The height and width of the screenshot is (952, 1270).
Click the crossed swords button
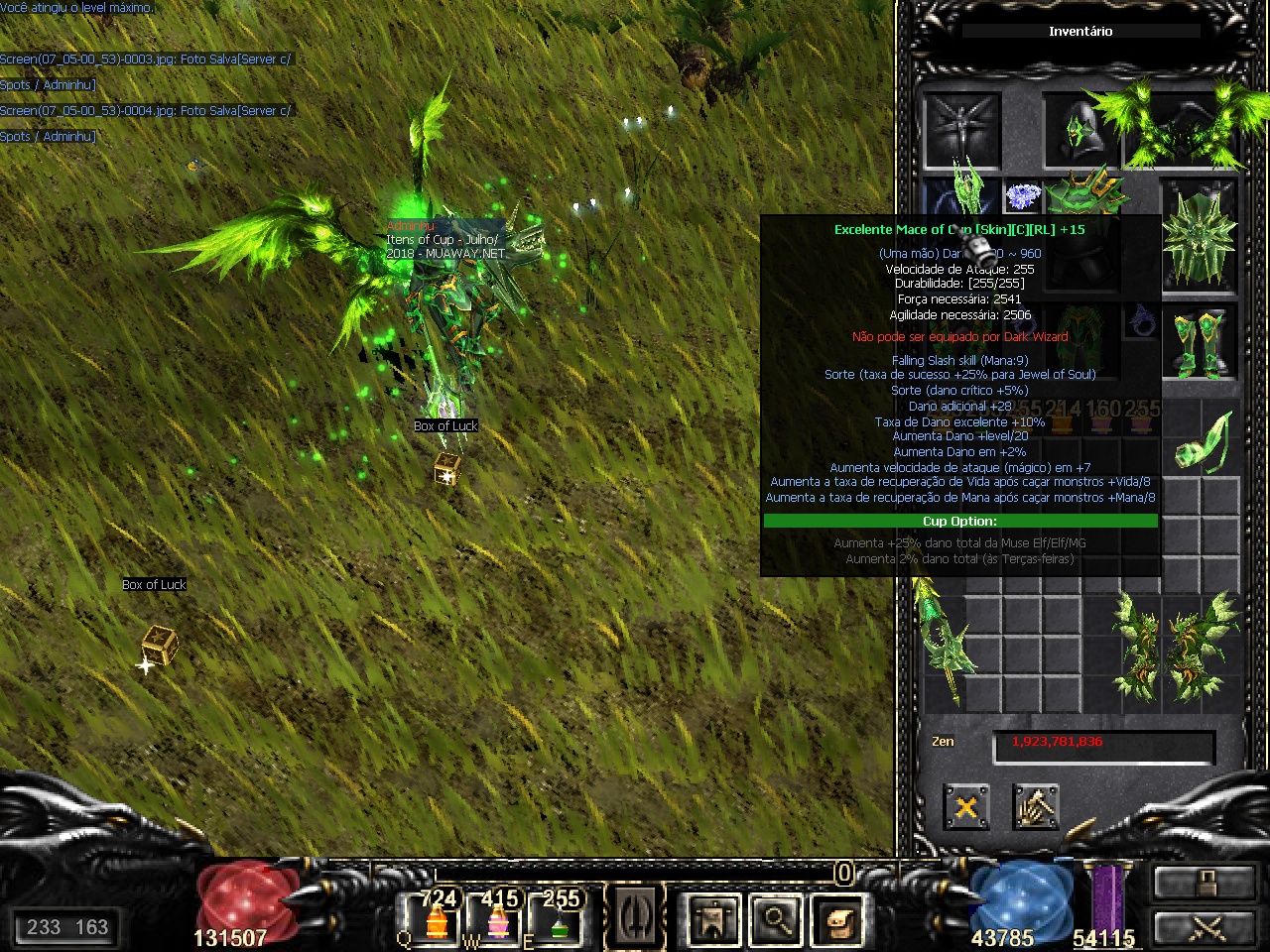click(1206, 928)
